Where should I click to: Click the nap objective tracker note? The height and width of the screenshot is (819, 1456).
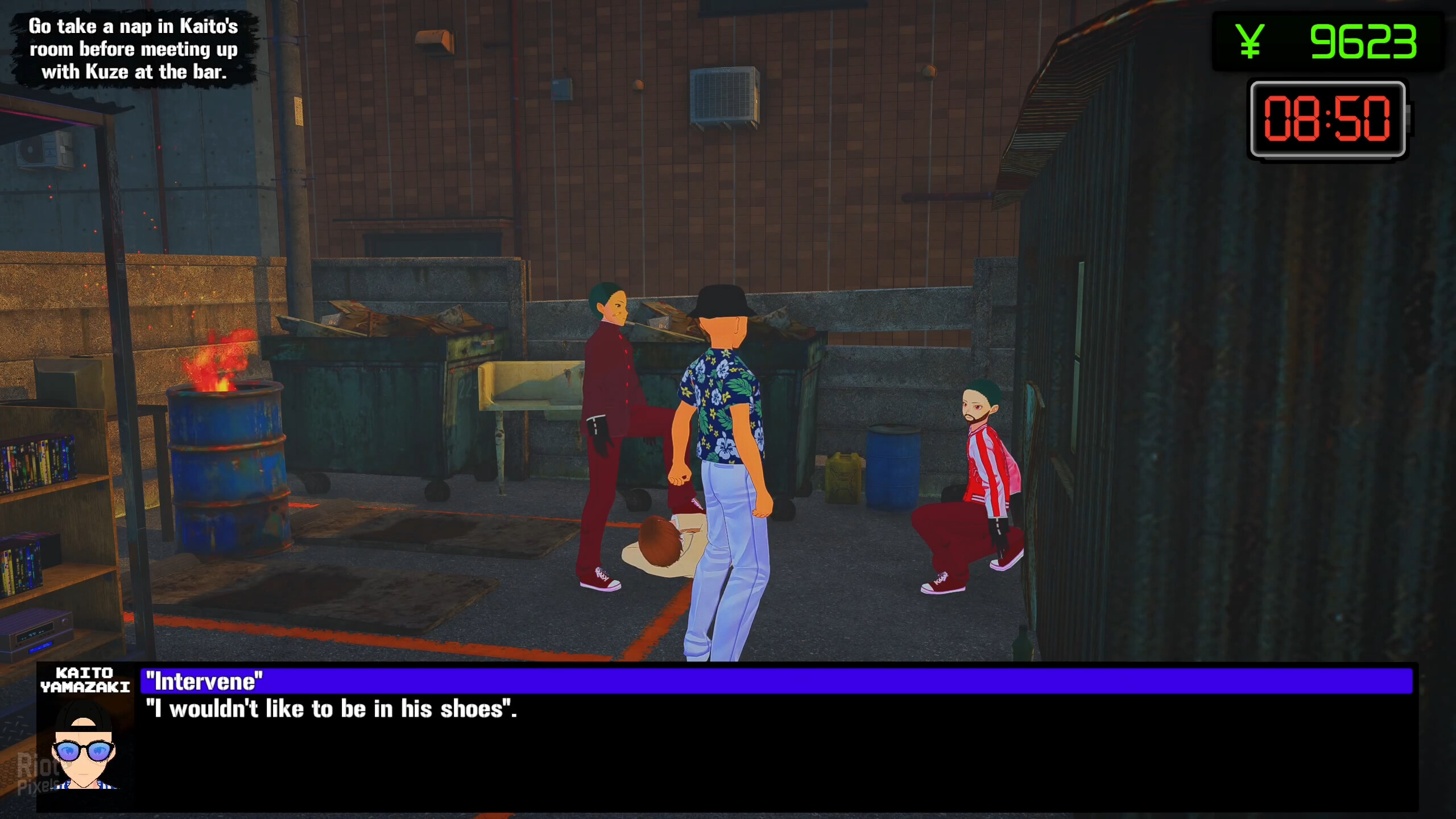point(134,49)
